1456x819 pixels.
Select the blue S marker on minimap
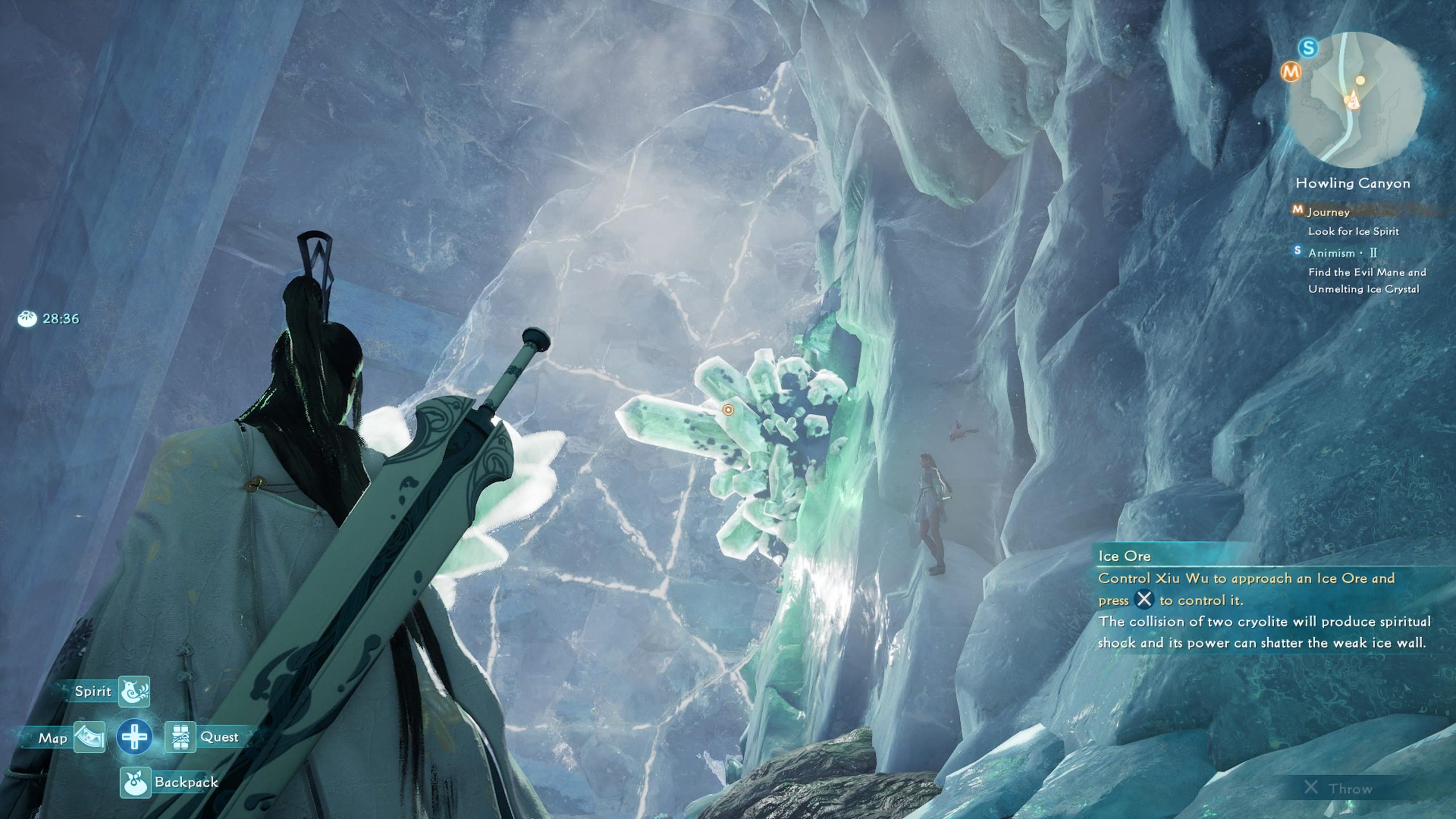(x=1308, y=48)
